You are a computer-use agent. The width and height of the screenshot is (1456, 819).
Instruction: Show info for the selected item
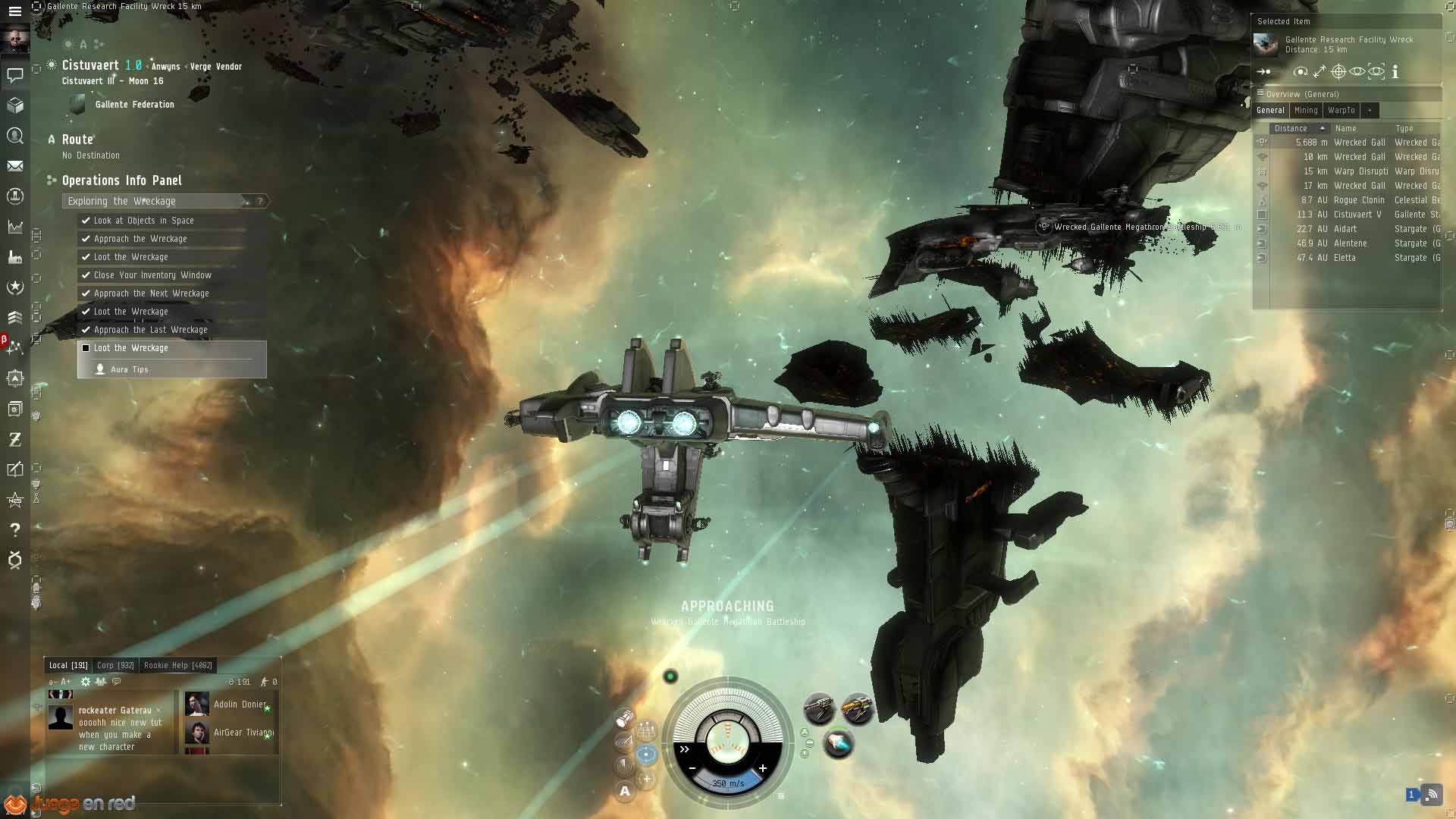pyautogui.click(x=1395, y=72)
